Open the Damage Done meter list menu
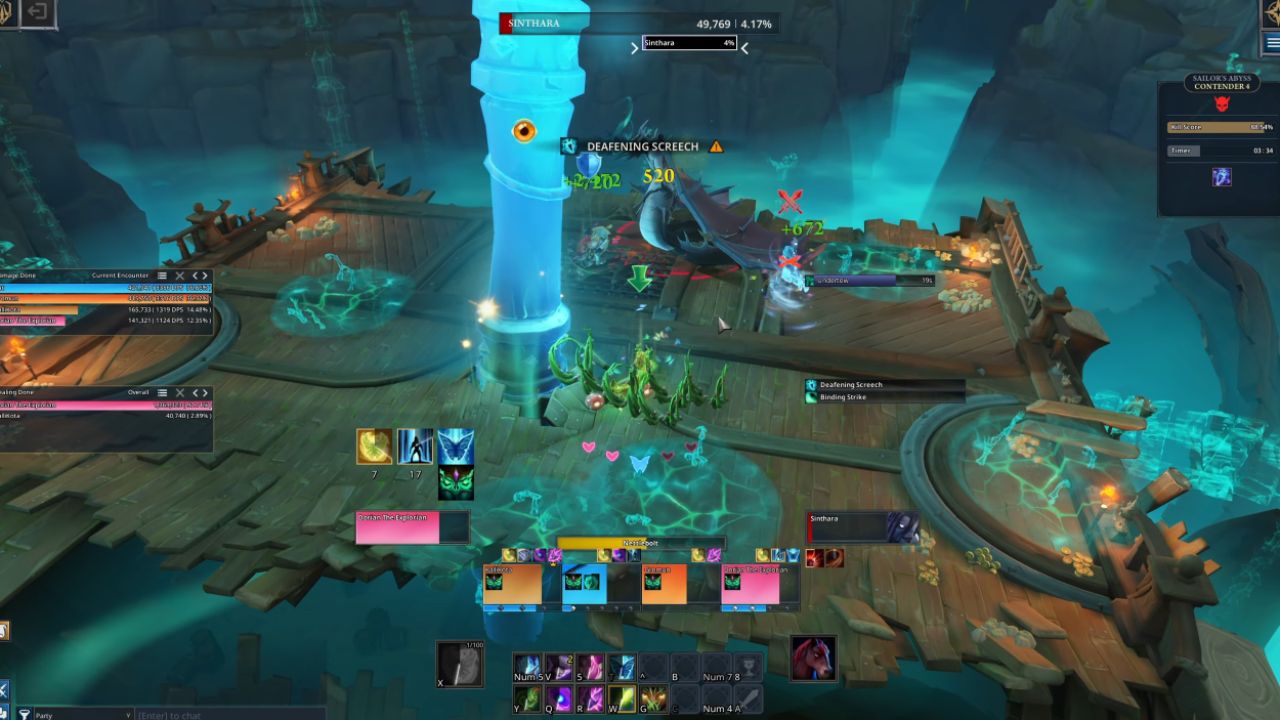Image resolution: width=1280 pixels, height=720 pixels. tap(163, 275)
